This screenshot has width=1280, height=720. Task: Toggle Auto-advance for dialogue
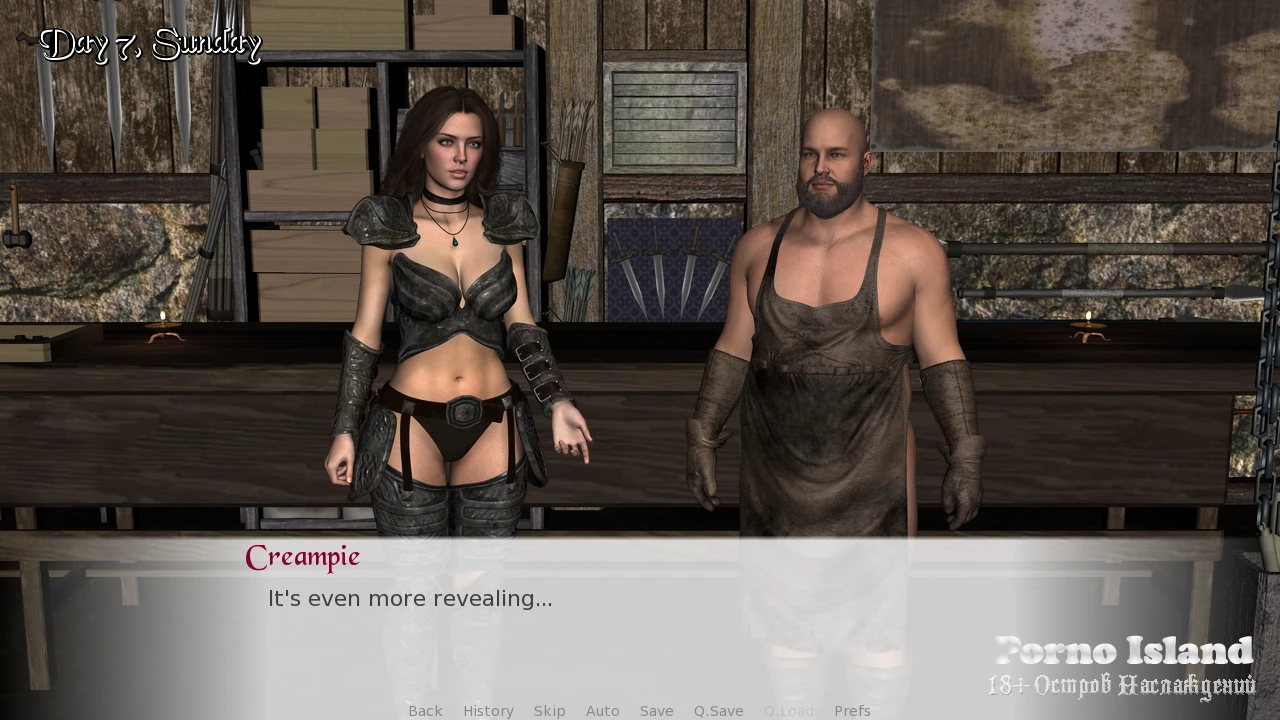tap(602, 711)
